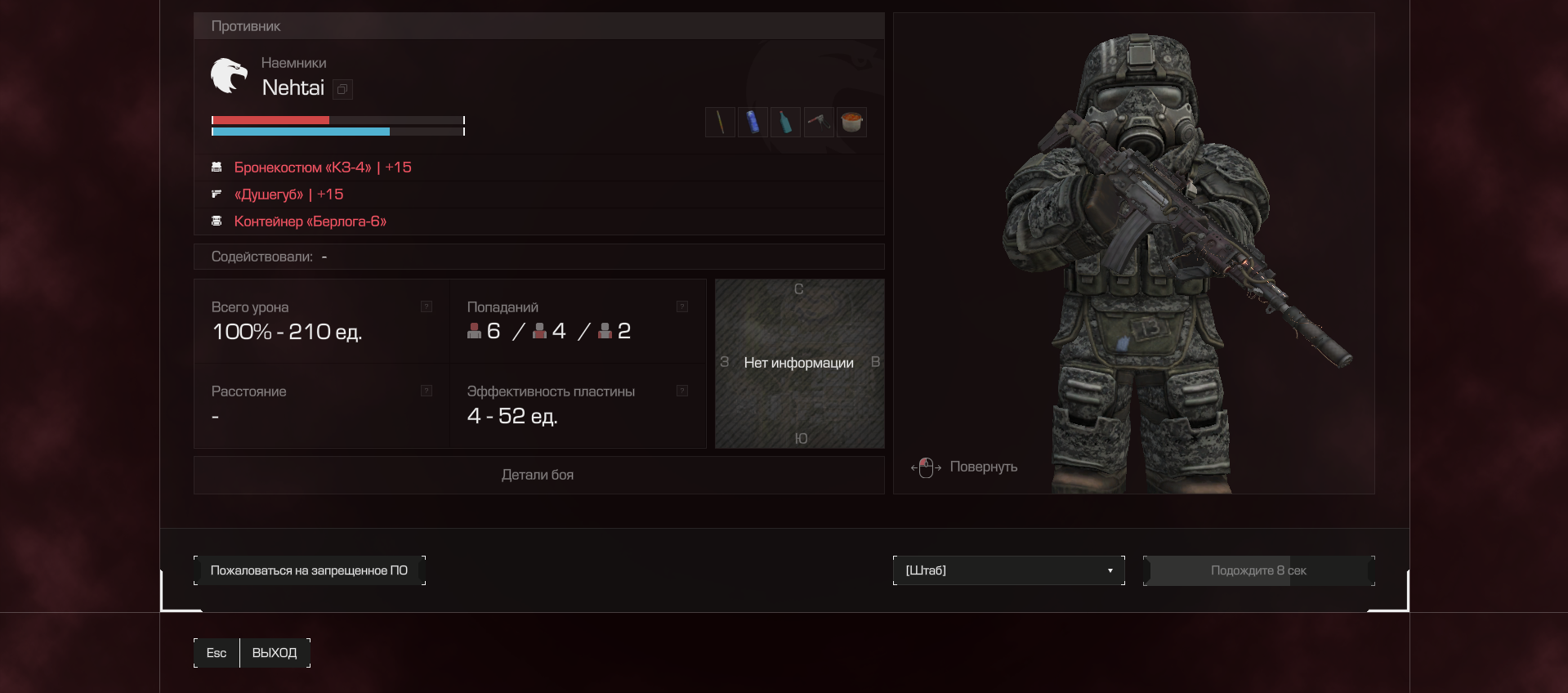
Task: Inspect the pot of stew item slot
Action: tap(851, 123)
